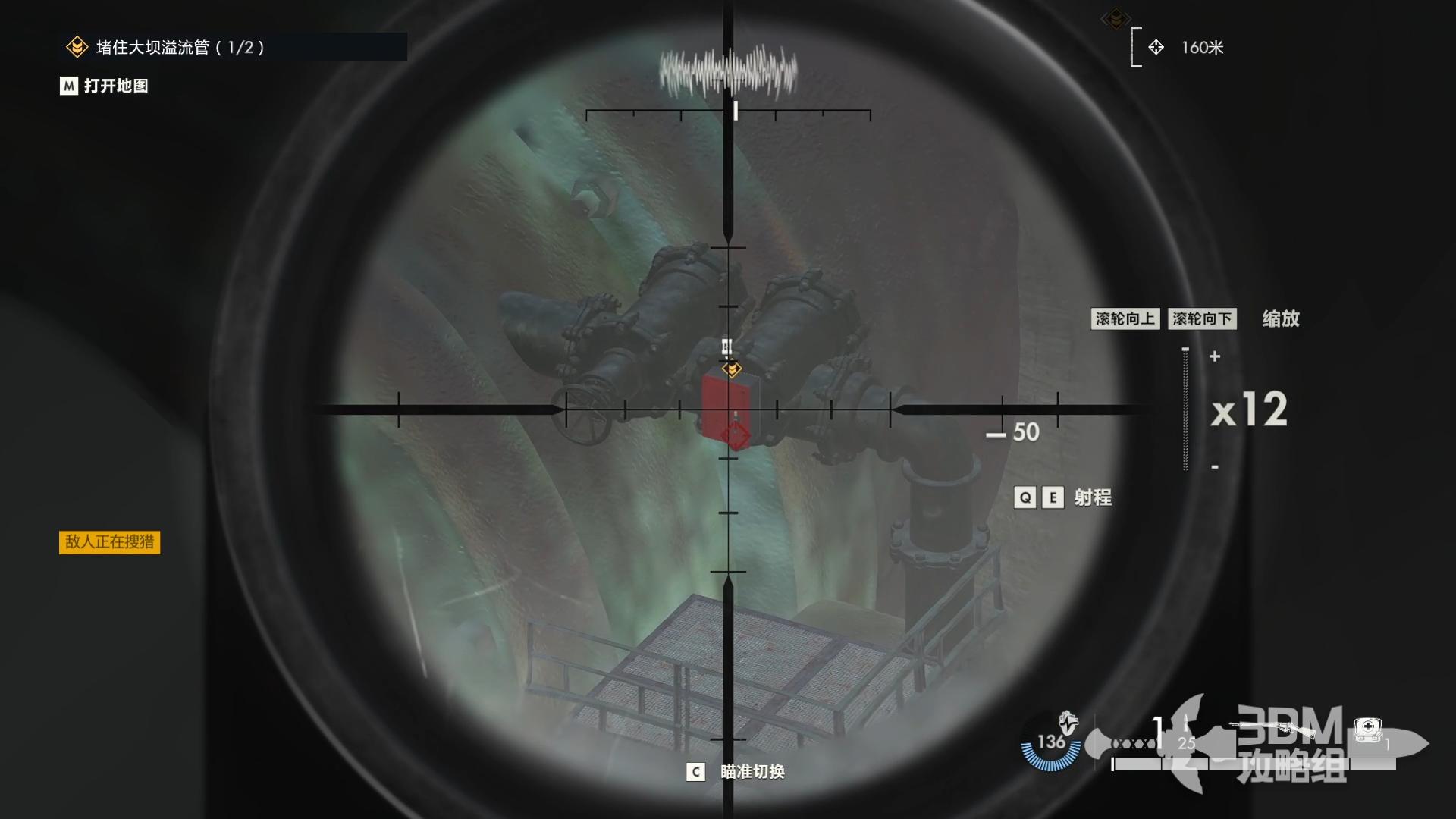Click the plus sign above the zoom slider
This screenshot has height=819, width=1456.
point(1215,356)
